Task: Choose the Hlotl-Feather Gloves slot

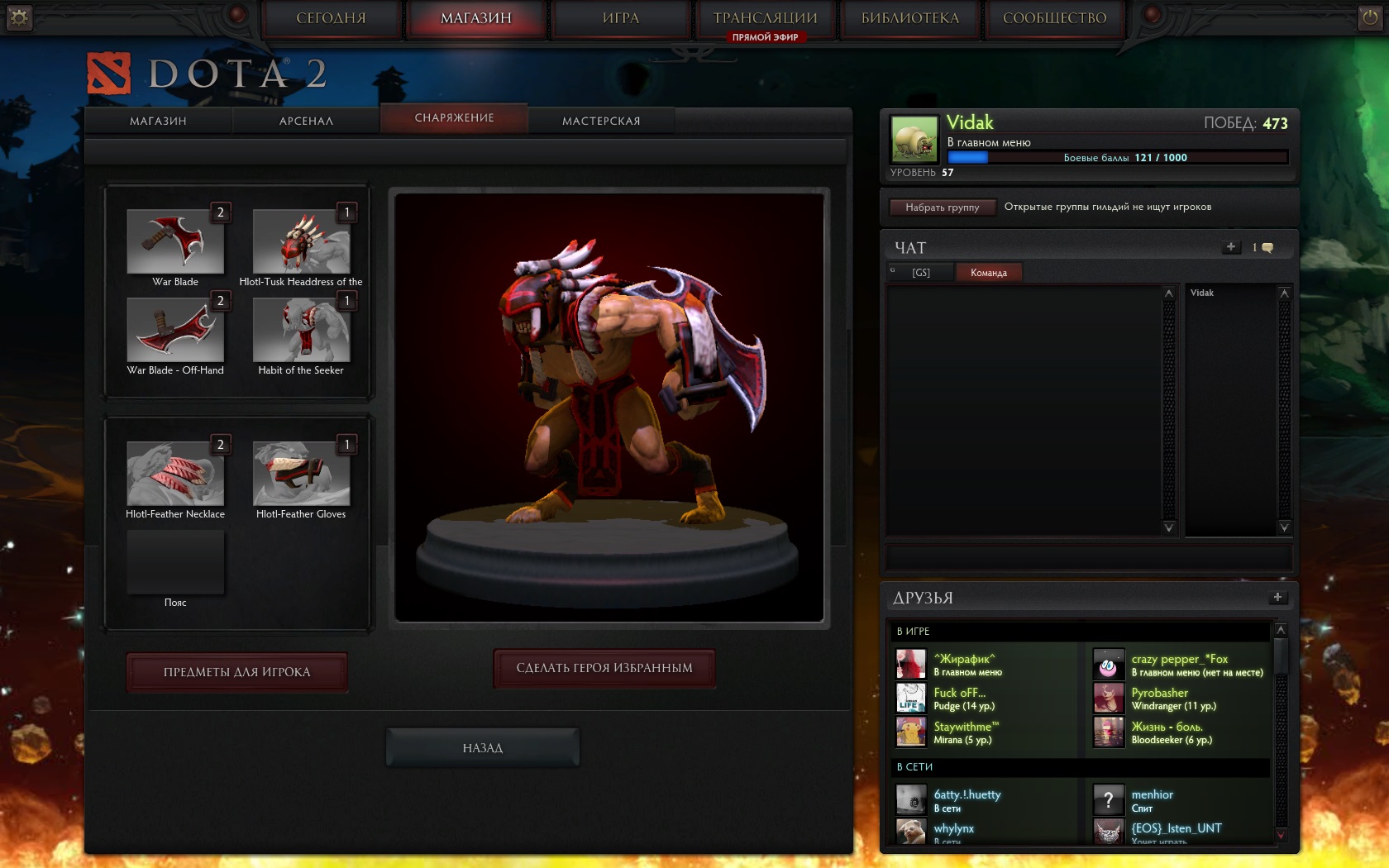Action: point(301,474)
